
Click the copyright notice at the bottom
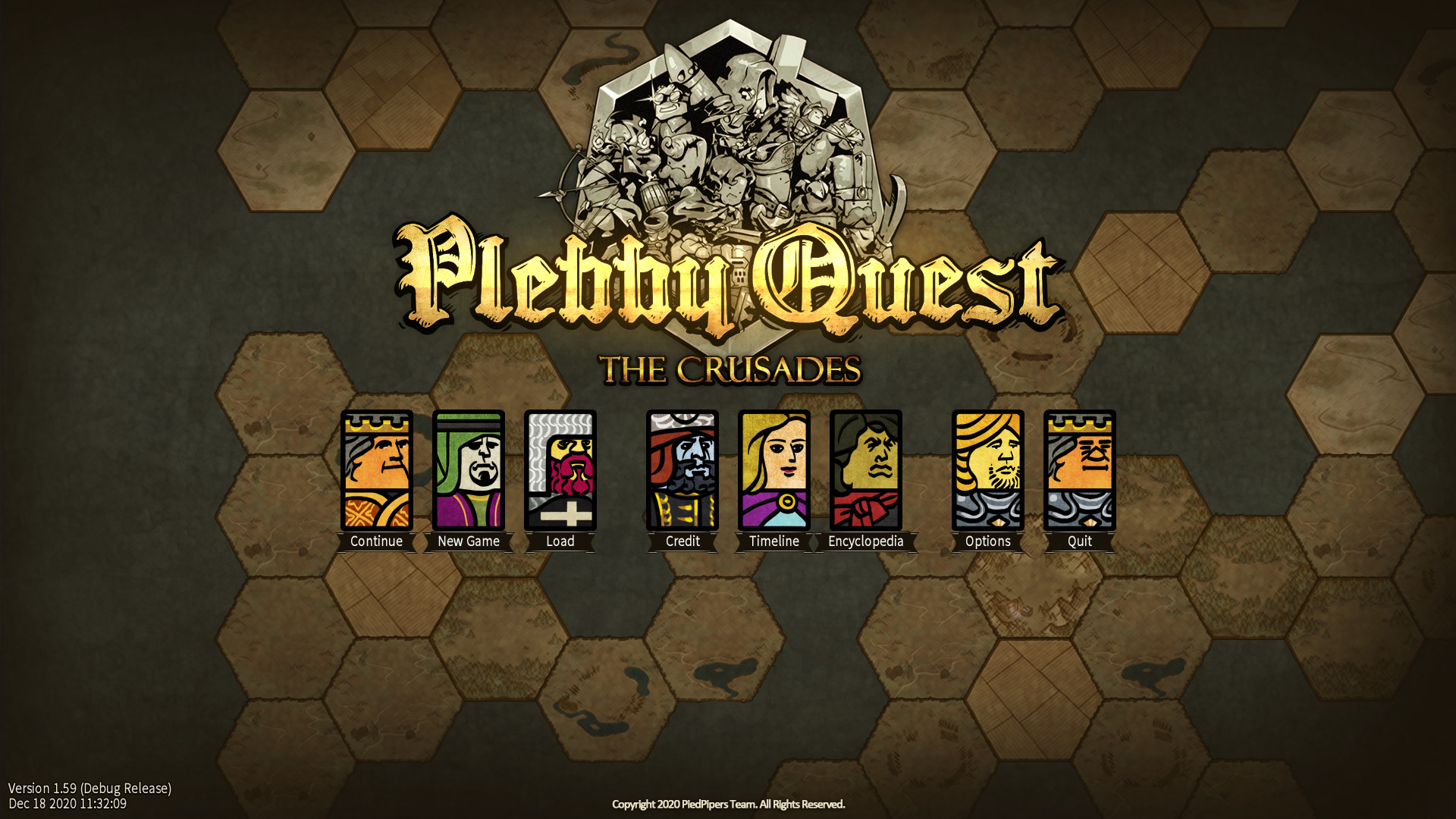point(728,805)
